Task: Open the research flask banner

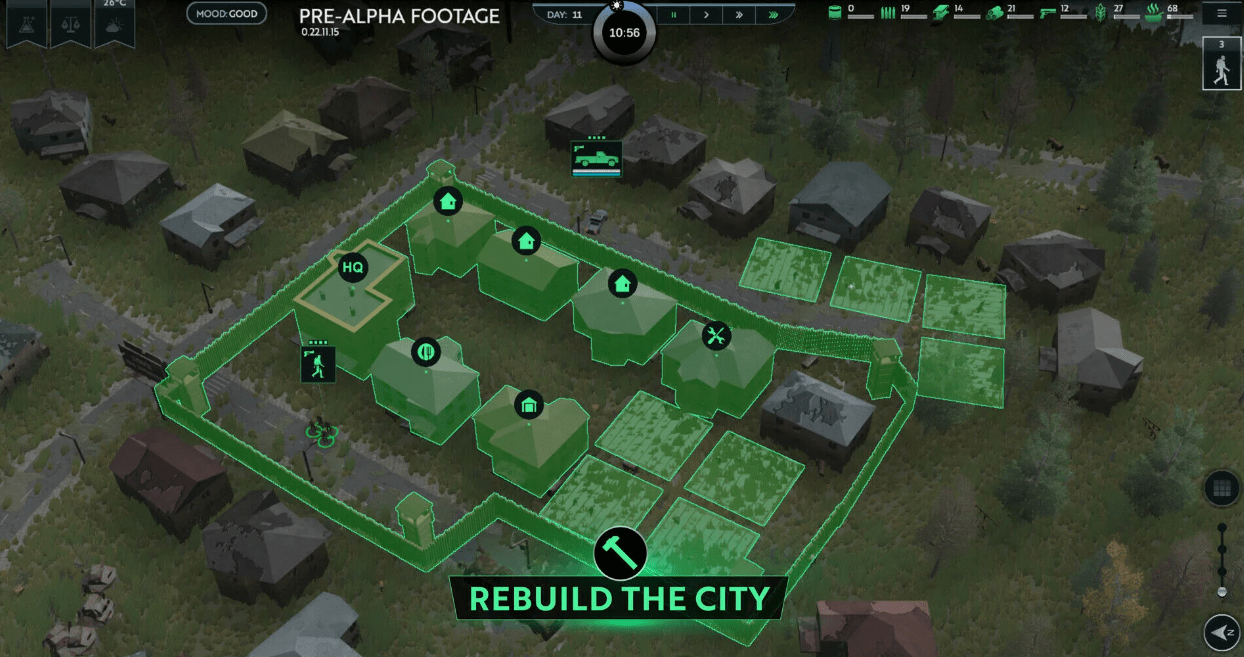Action: [25, 24]
